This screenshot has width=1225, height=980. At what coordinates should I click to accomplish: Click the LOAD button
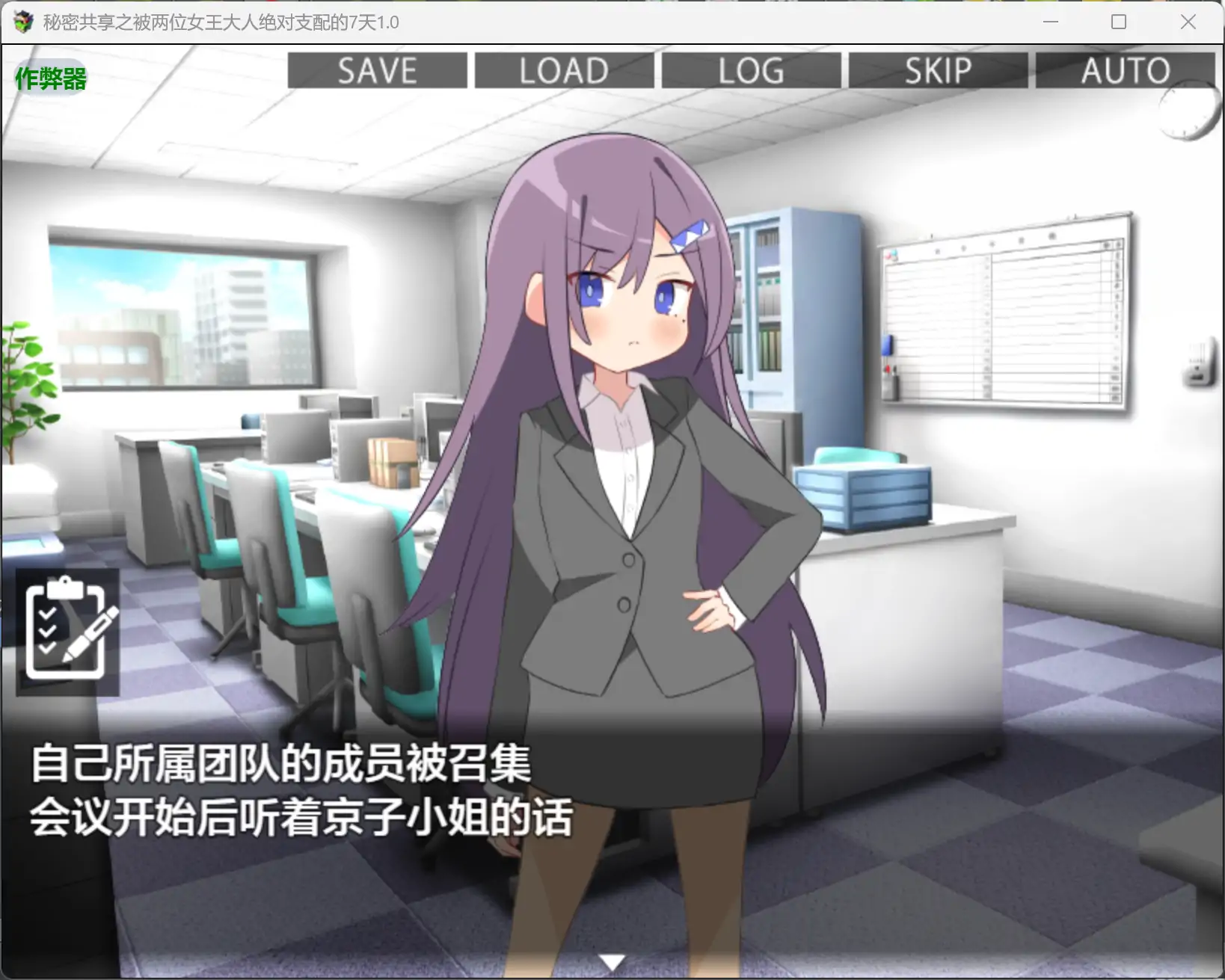coord(563,71)
